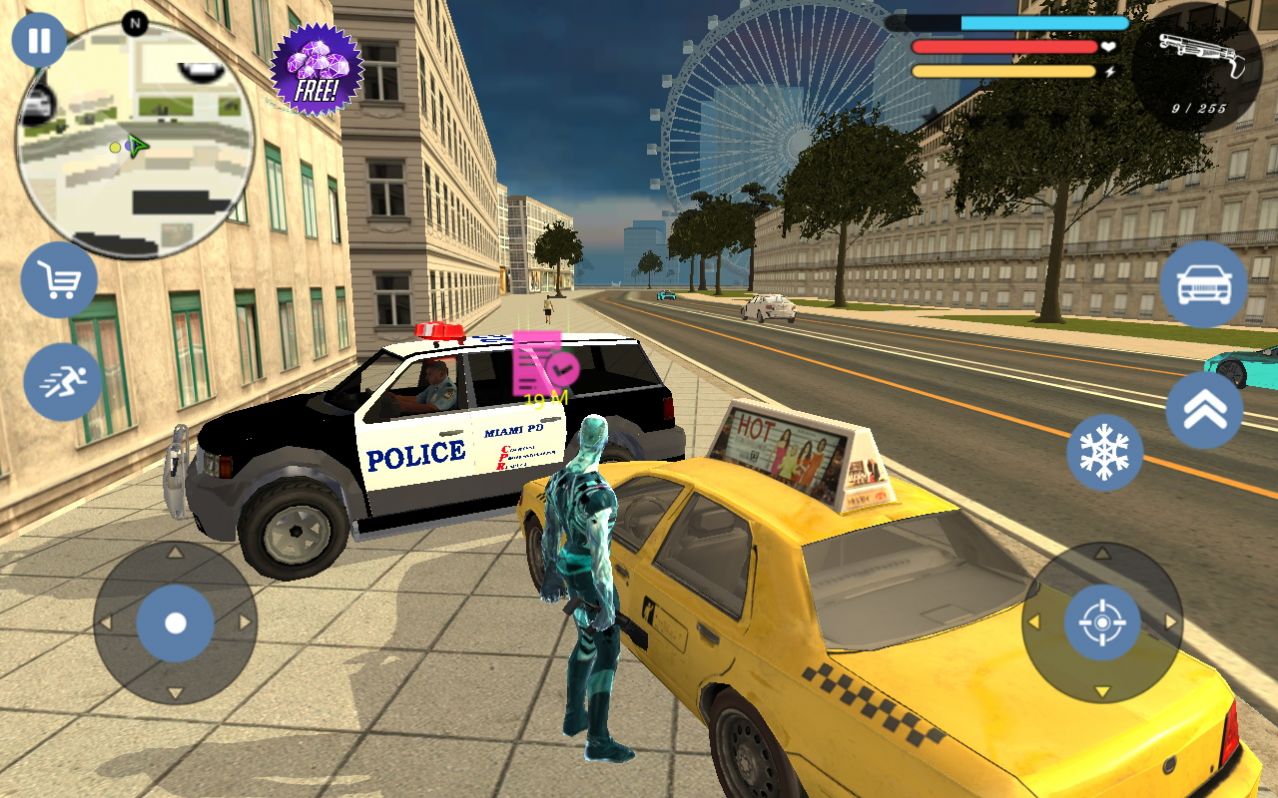Claim the FREE gems offer
The height and width of the screenshot is (798, 1278).
click(317, 70)
